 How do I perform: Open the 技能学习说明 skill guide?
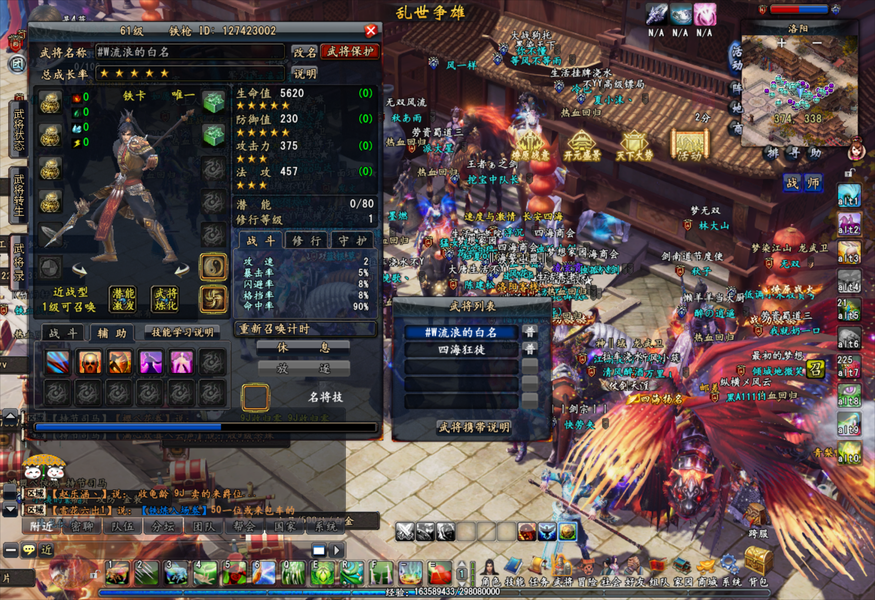(x=180, y=333)
